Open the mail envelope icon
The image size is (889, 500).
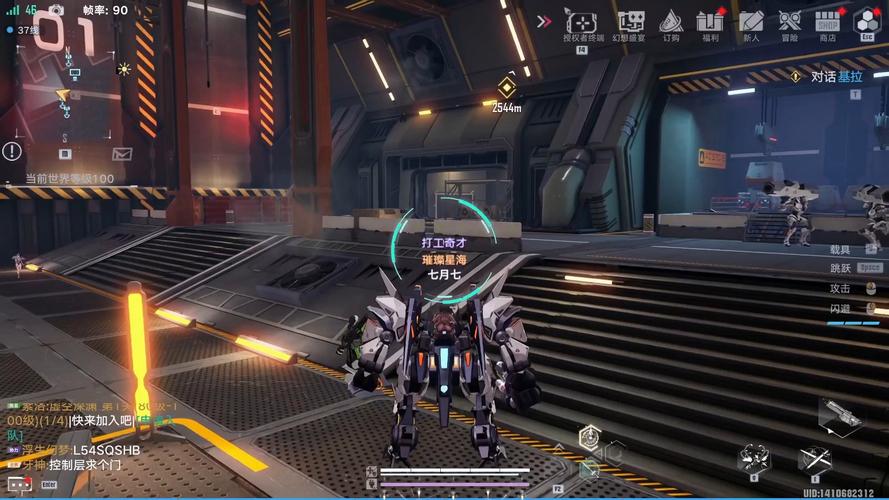[122, 153]
